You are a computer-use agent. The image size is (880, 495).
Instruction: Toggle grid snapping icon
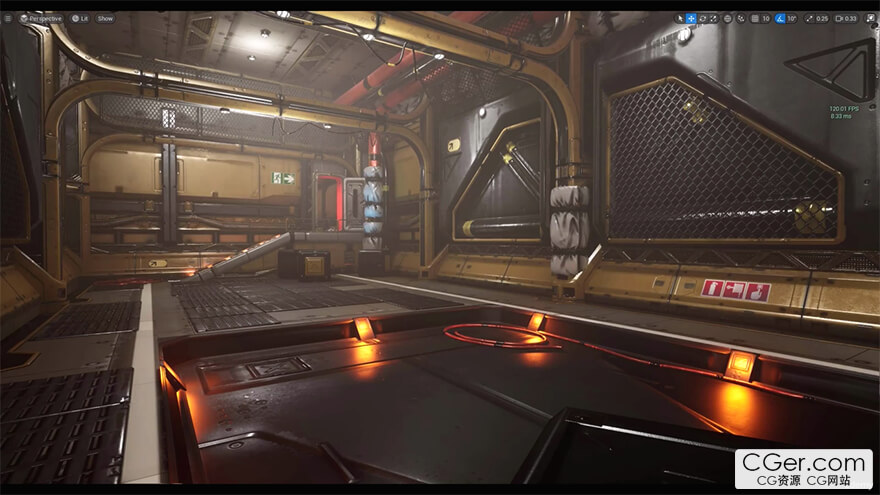753,18
